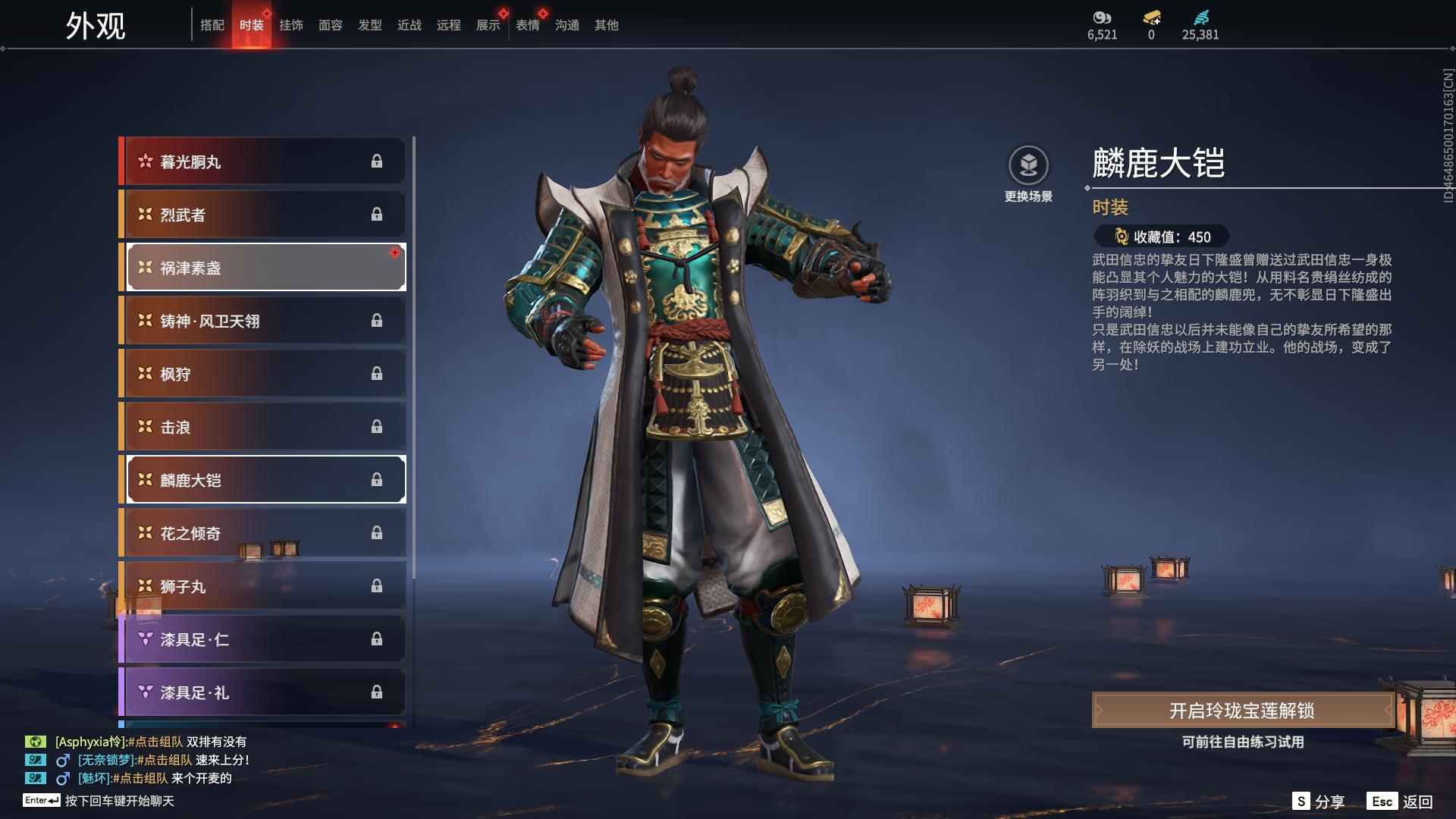This screenshot has width=1456, height=819.
Task: Click the 可前往自由练习试用 link
Action: pyautogui.click(x=1244, y=742)
